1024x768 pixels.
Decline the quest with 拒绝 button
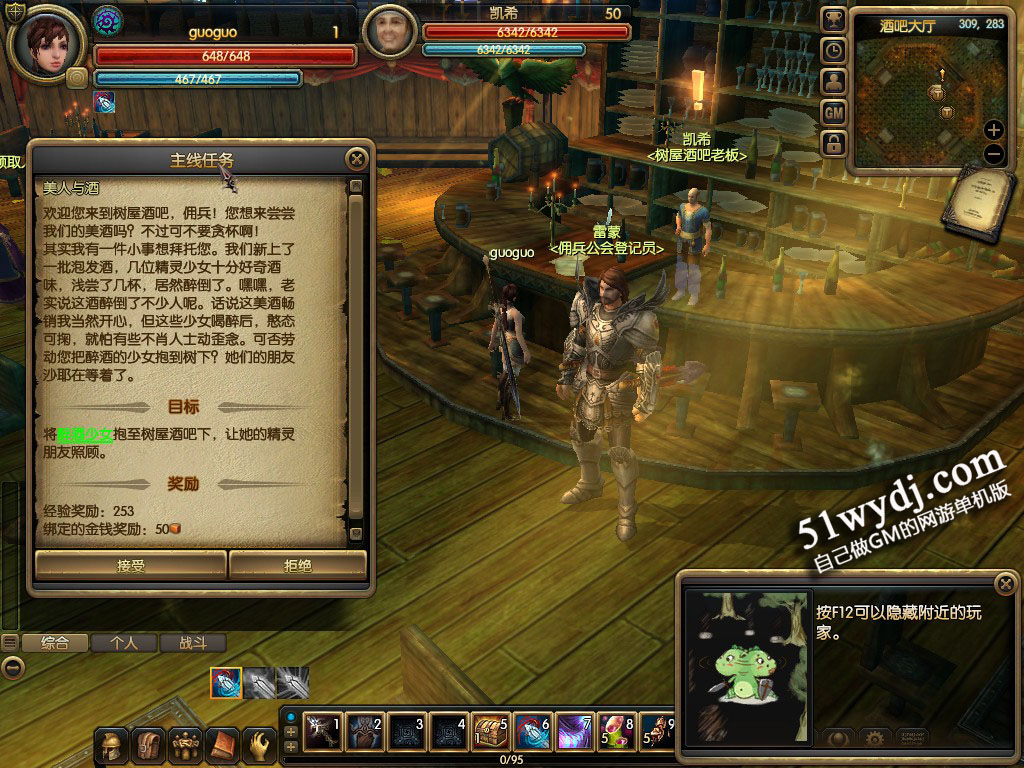click(x=298, y=565)
